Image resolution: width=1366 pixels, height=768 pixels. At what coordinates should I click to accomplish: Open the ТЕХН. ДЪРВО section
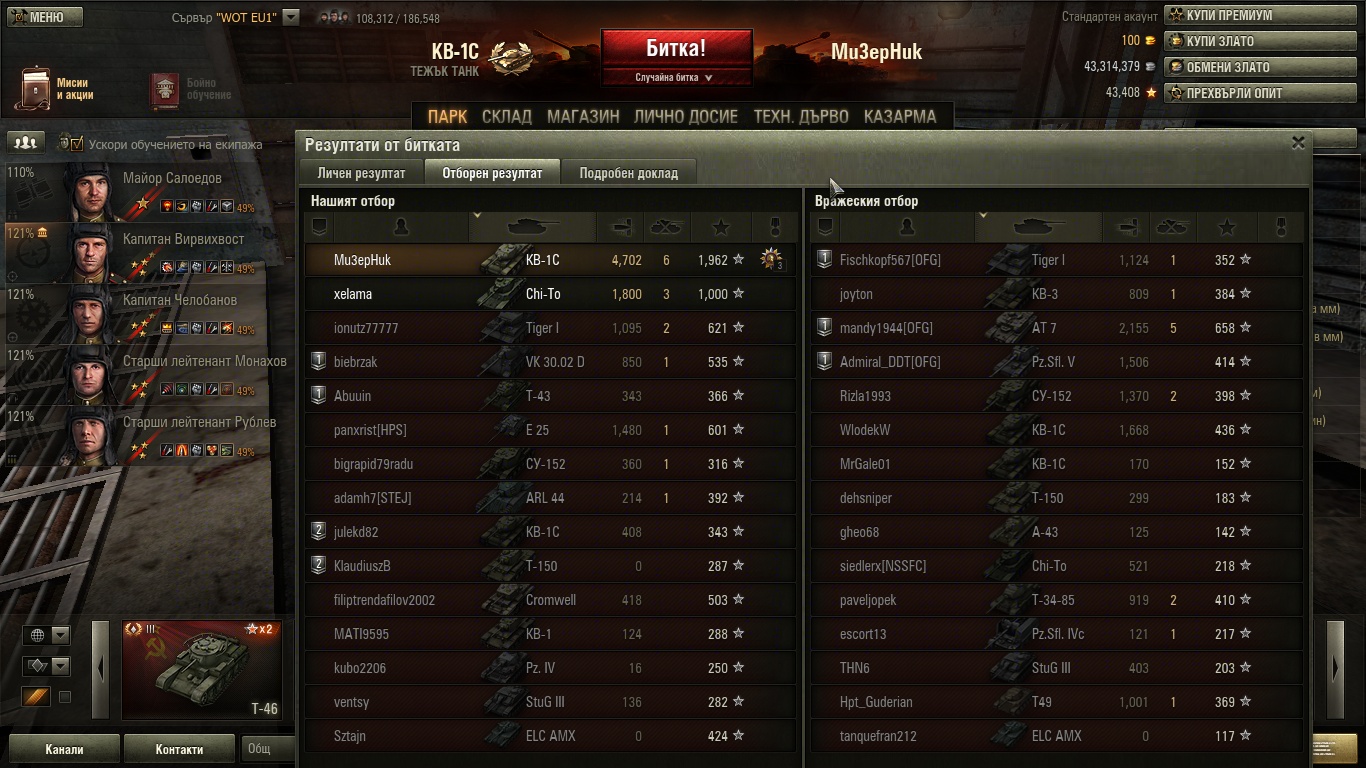(801, 117)
